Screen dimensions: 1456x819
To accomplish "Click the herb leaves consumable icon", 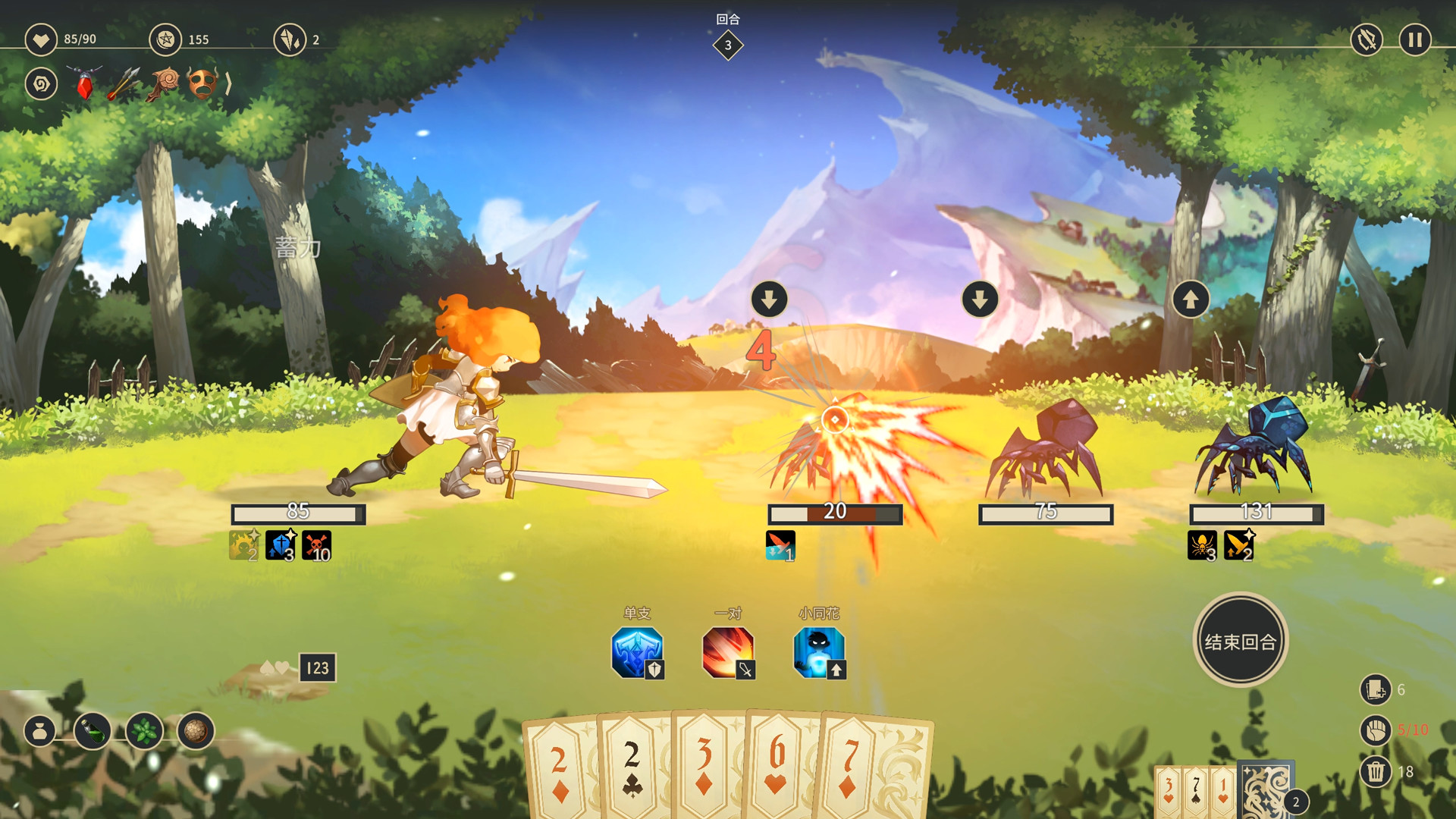I will point(143,730).
